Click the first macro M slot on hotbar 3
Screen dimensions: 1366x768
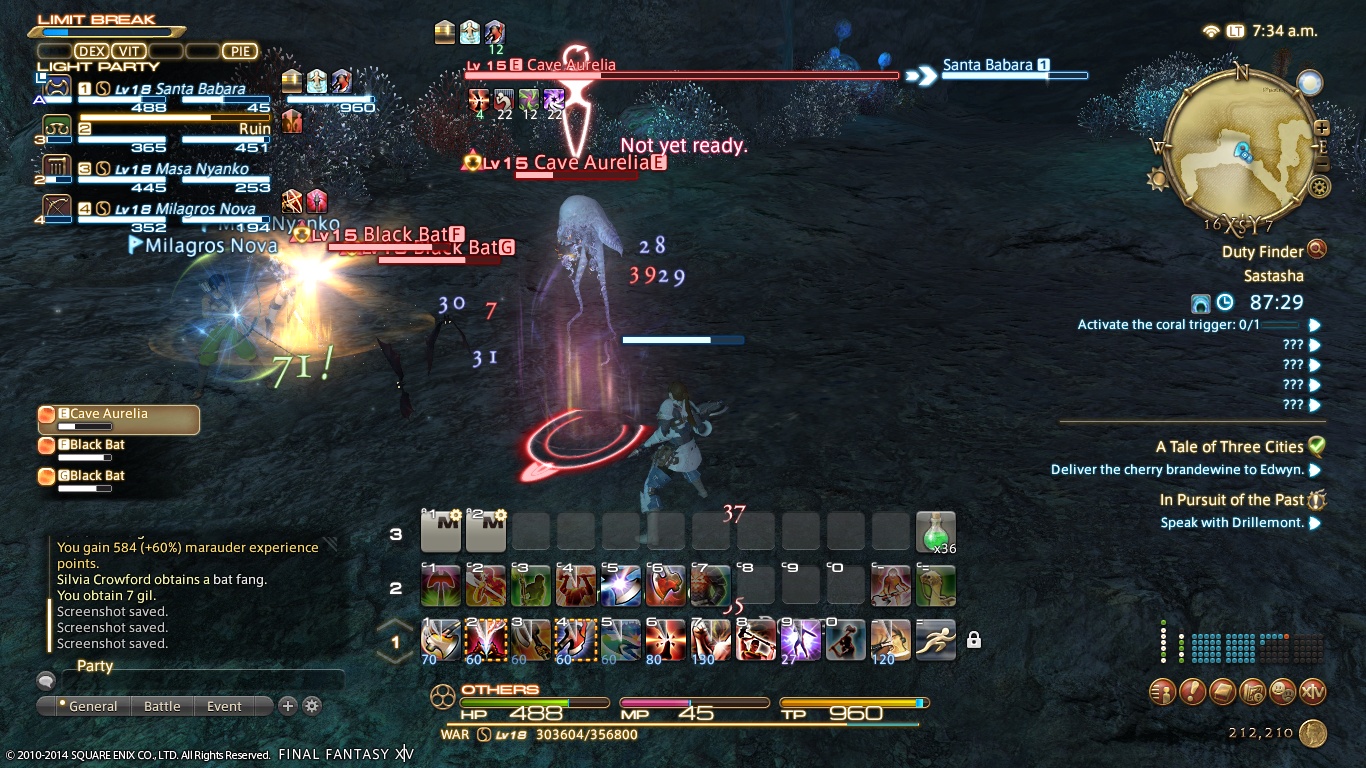click(441, 531)
